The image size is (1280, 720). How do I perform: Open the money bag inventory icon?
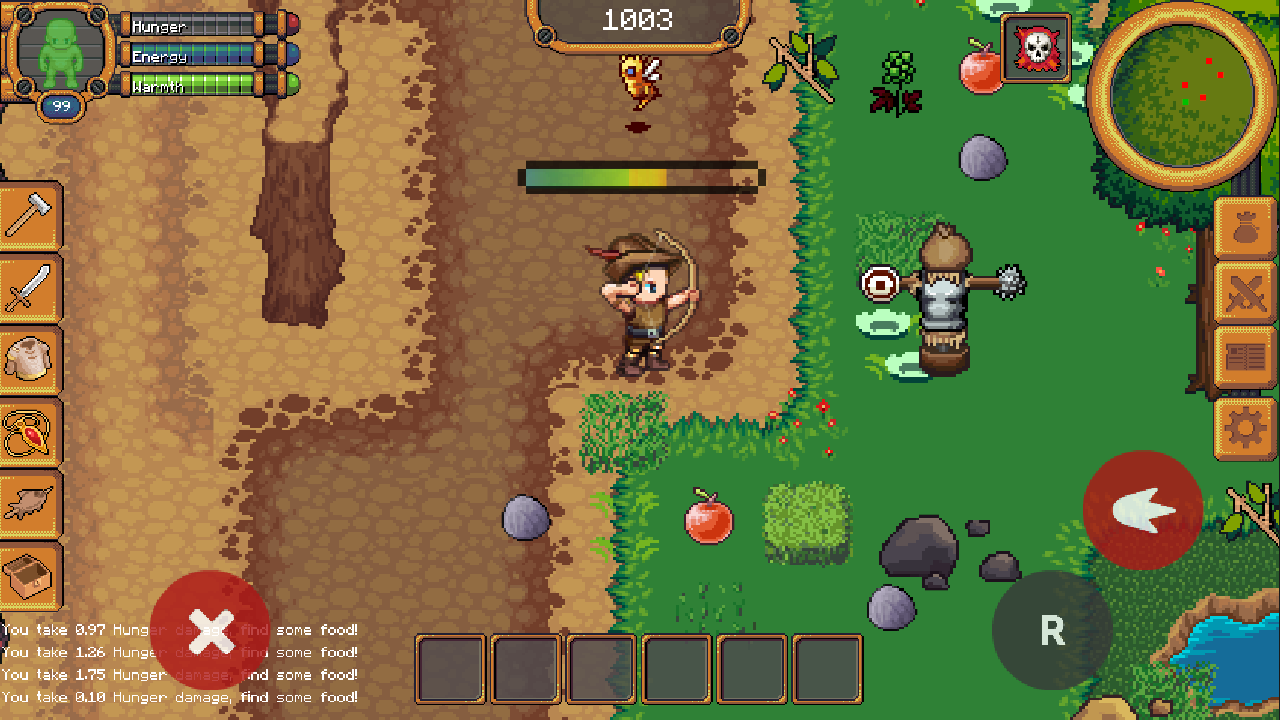click(x=1244, y=228)
